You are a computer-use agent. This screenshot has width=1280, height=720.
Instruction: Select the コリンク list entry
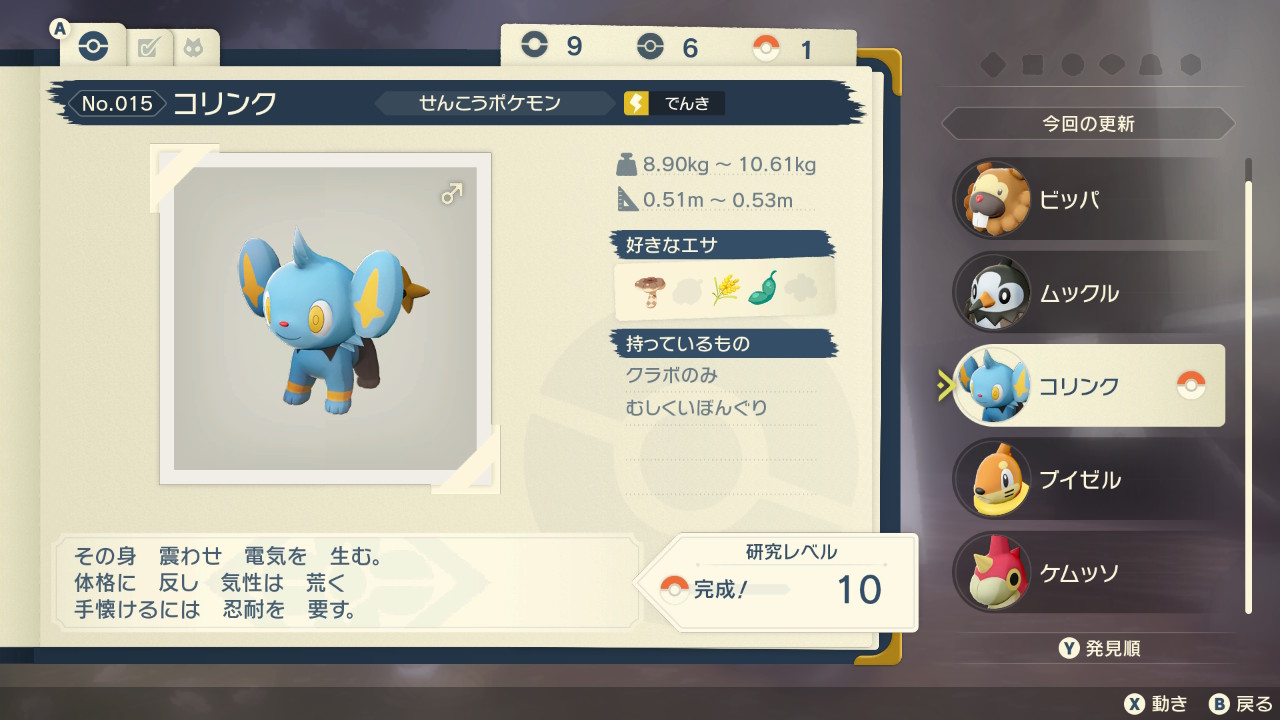coord(1088,386)
